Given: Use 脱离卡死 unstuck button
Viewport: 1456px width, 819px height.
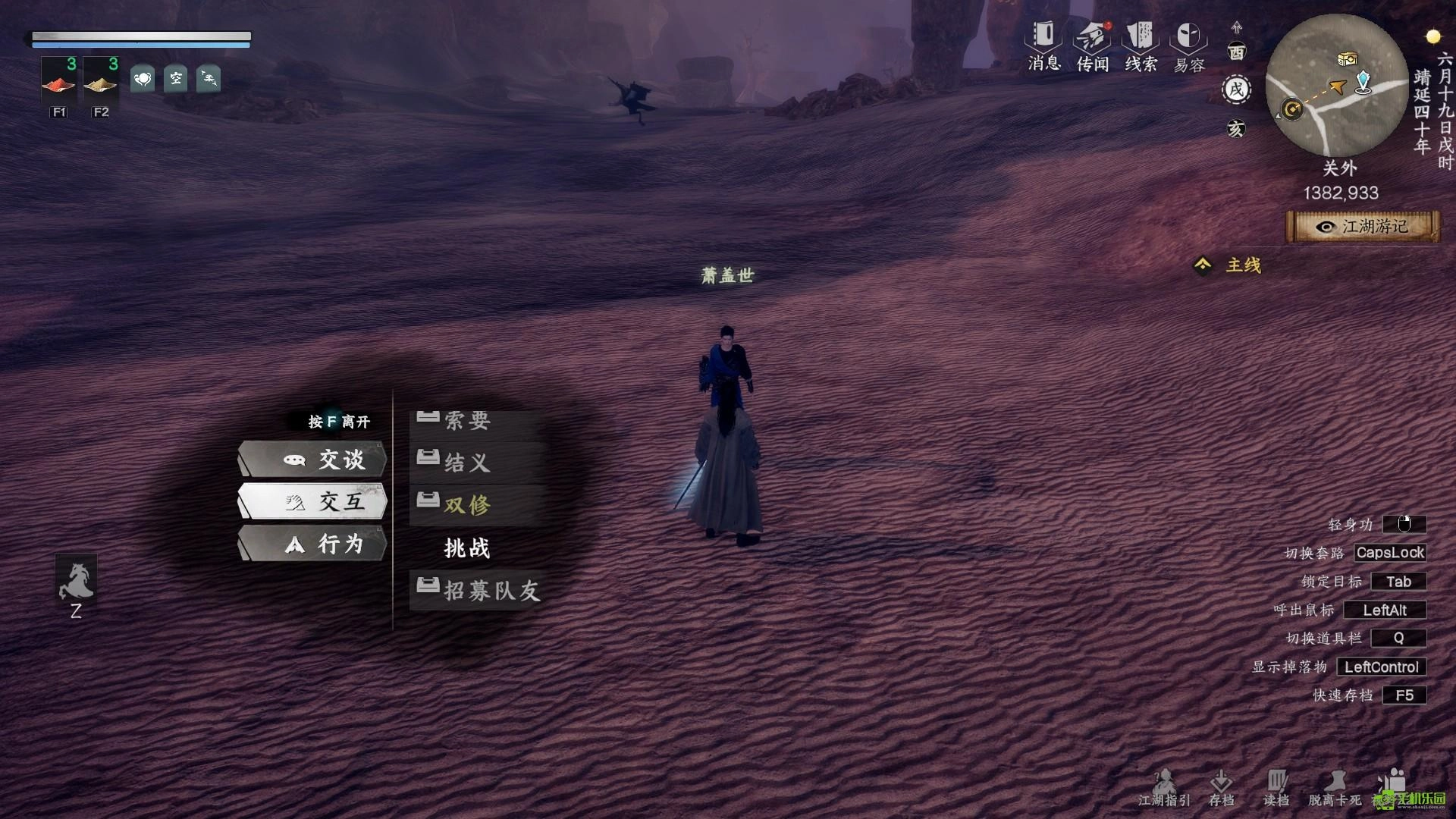Looking at the screenshot, I should [x=1335, y=788].
